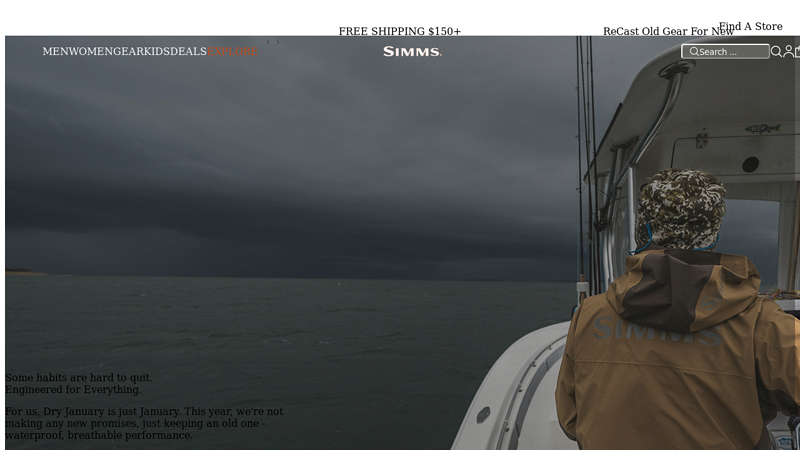
Task: Click the magnifying glass search icon
Action: pos(776,52)
